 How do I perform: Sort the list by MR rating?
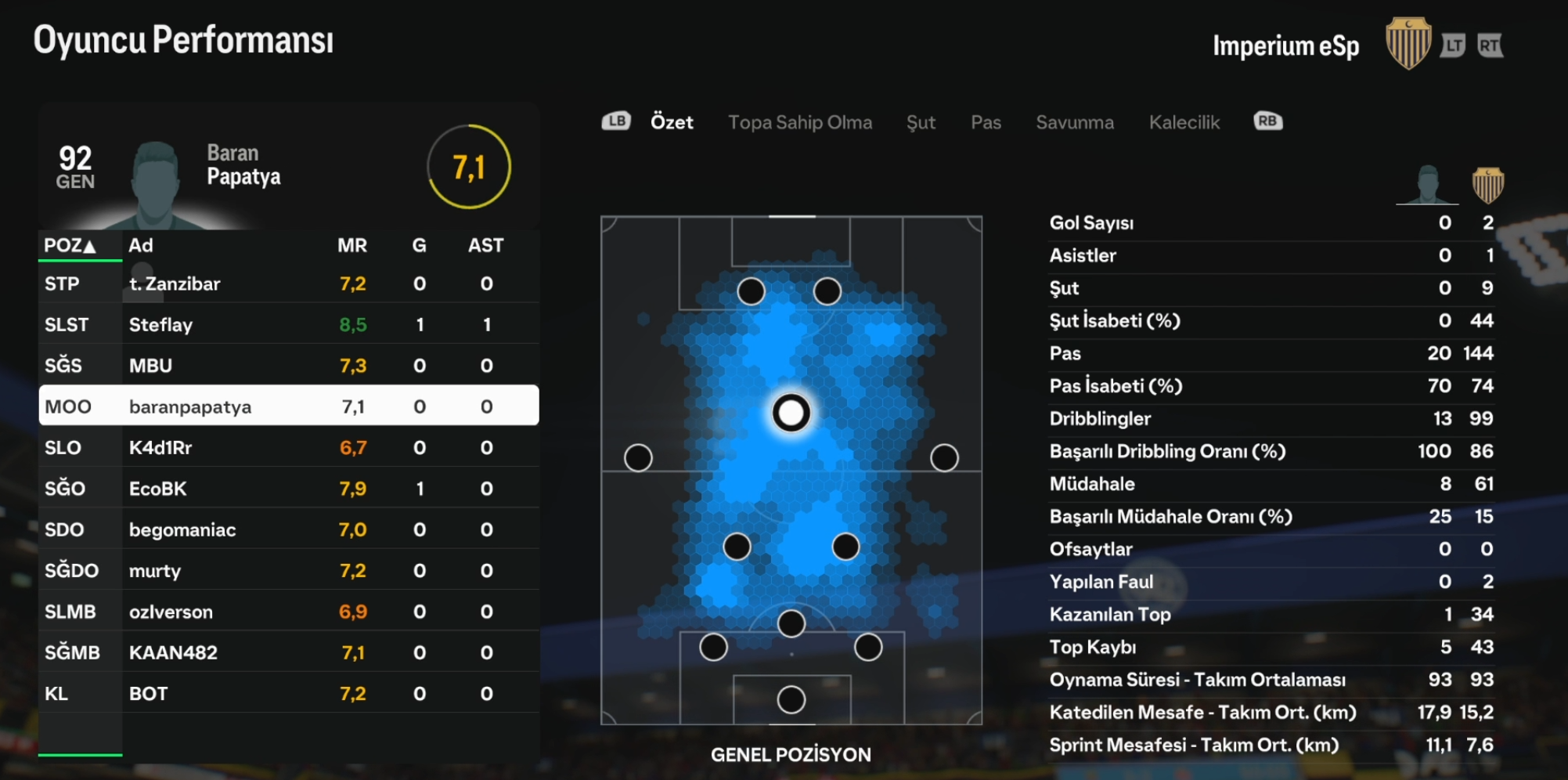click(351, 246)
